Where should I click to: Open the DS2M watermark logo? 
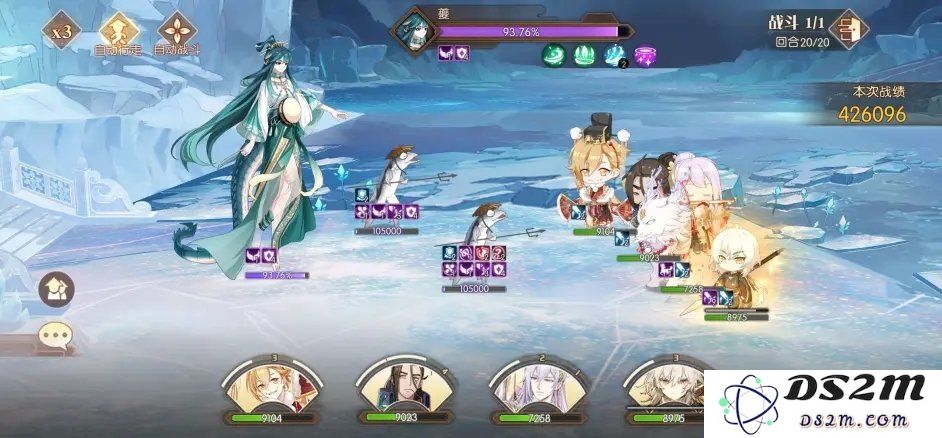[822, 404]
